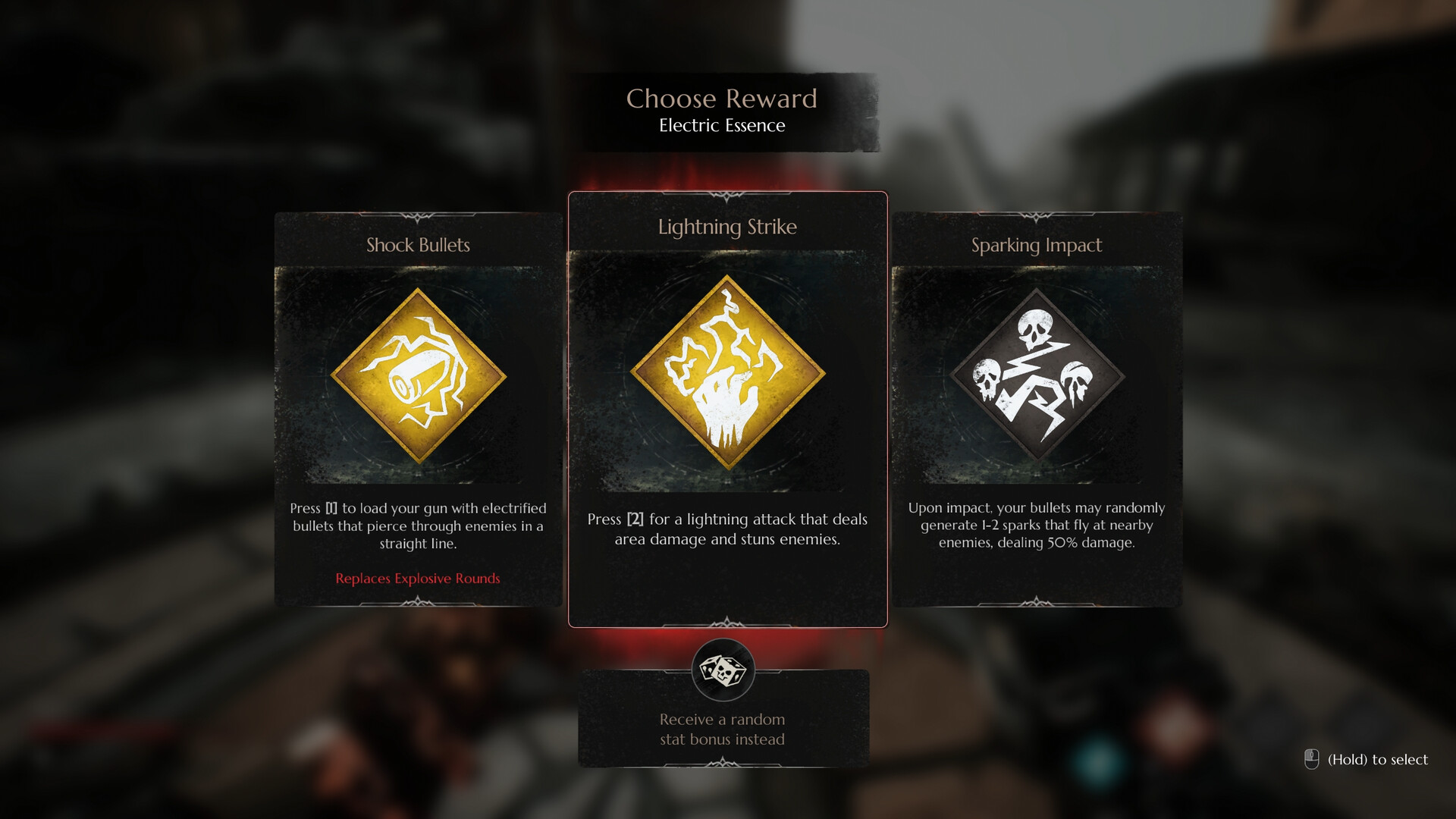Click the Replaces Explosive Rounds warning text
The width and height of the screenshot is (1456, 819).
pos(418,578)
